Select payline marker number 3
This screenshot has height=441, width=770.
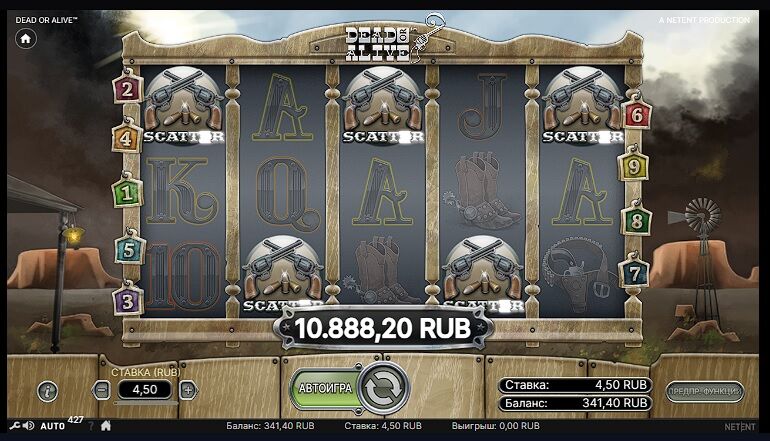[127, 298]
